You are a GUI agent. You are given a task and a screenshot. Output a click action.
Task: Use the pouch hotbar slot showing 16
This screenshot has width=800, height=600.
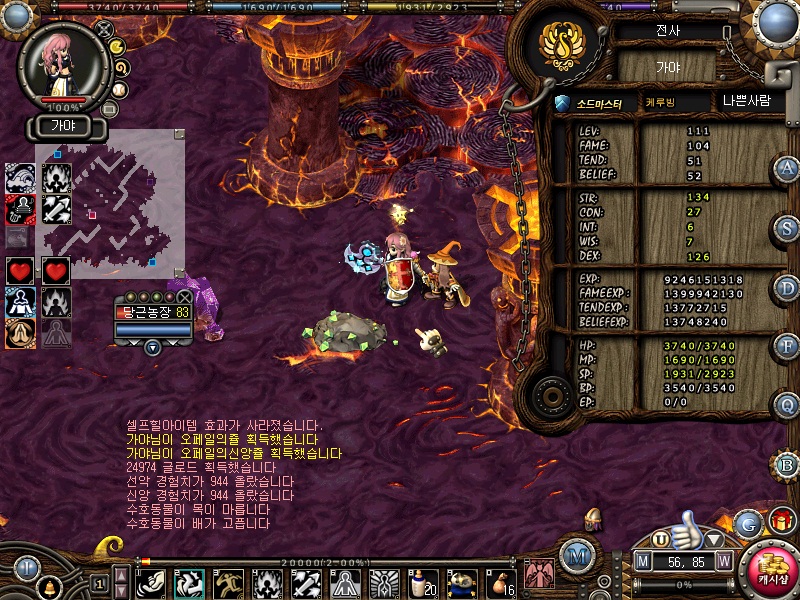pyautogui.click(x=502, y=581)
